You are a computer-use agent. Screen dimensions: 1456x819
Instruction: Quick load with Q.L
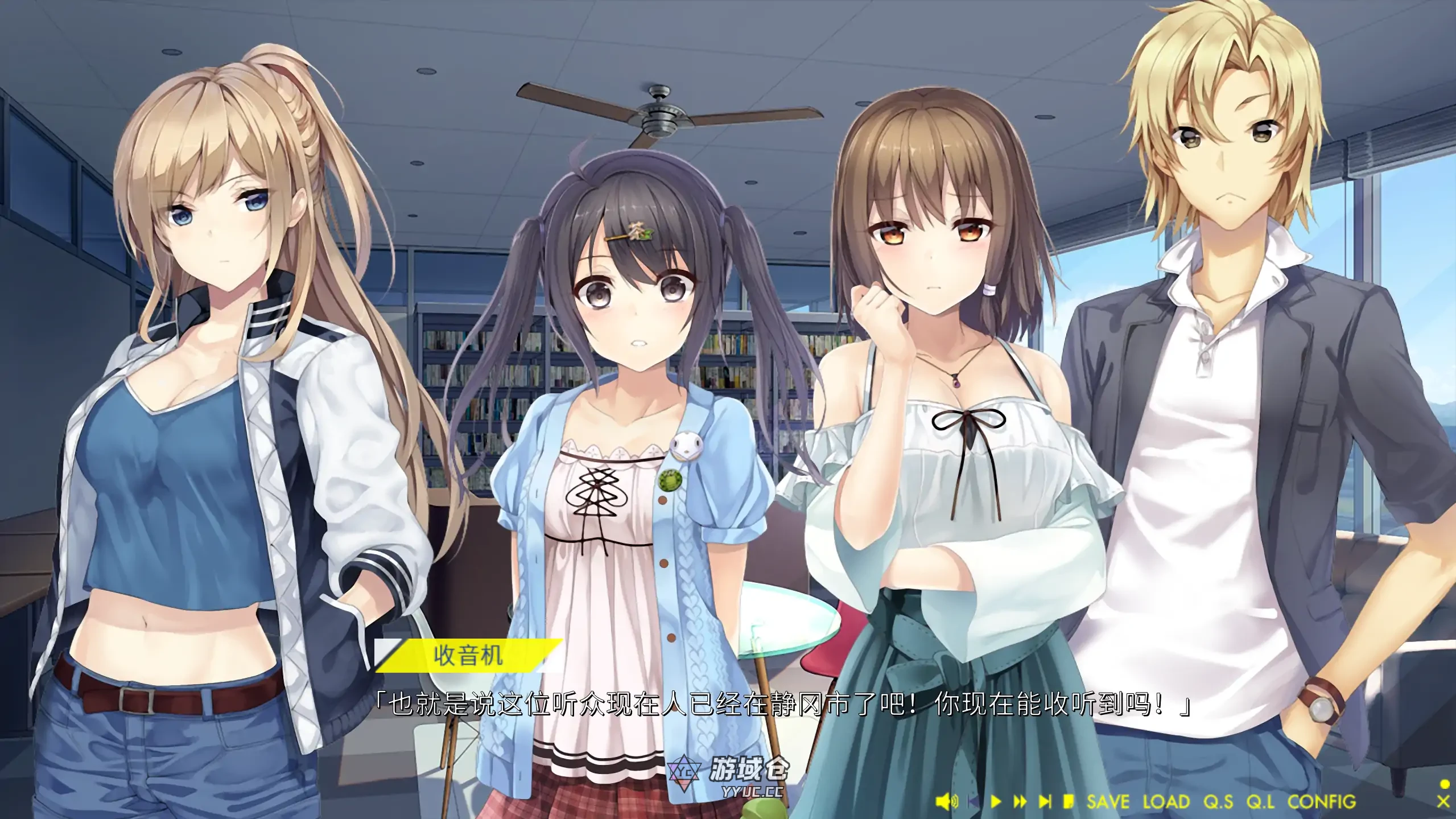pyautogui.click(x=1260, y=802)
